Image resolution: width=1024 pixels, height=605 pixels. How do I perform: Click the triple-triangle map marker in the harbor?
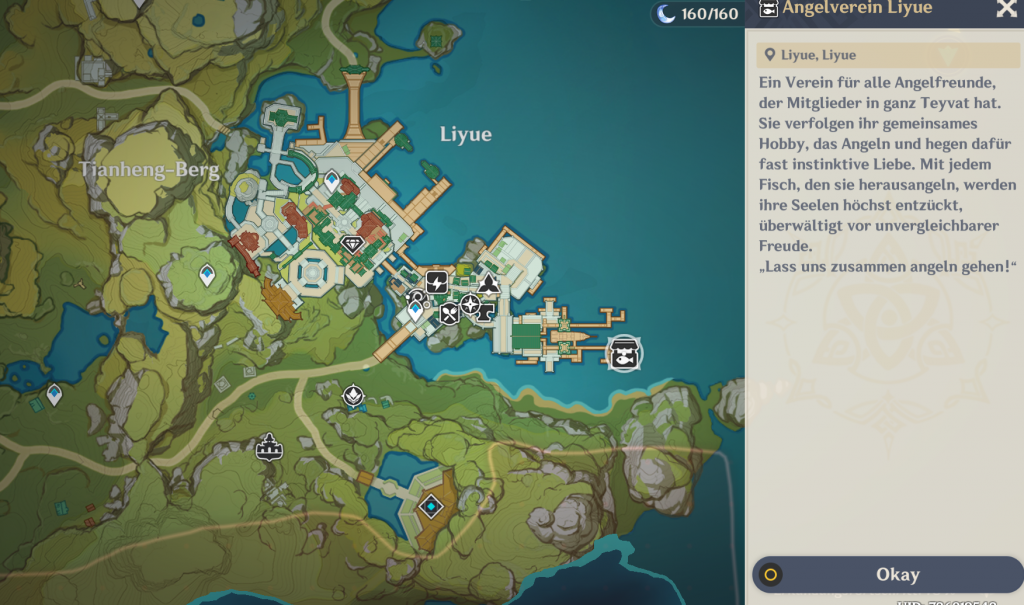[488, 284]
